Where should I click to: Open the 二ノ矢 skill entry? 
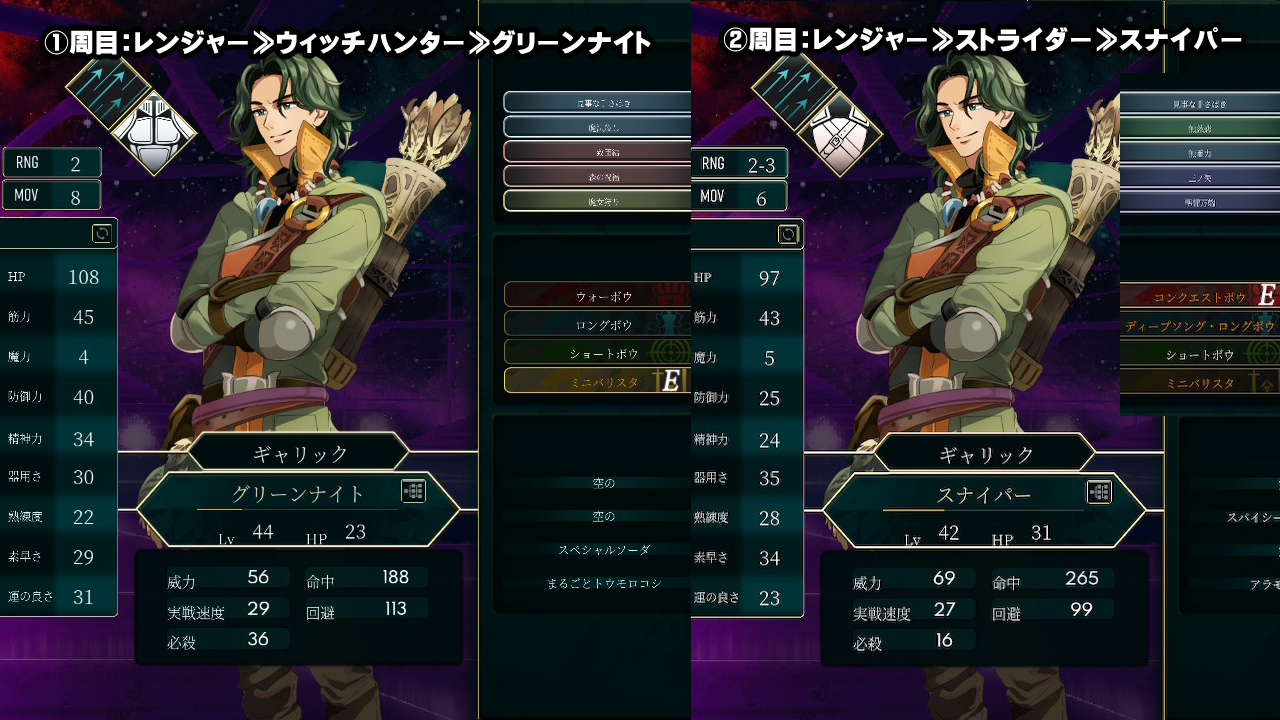pos(1199,177)
